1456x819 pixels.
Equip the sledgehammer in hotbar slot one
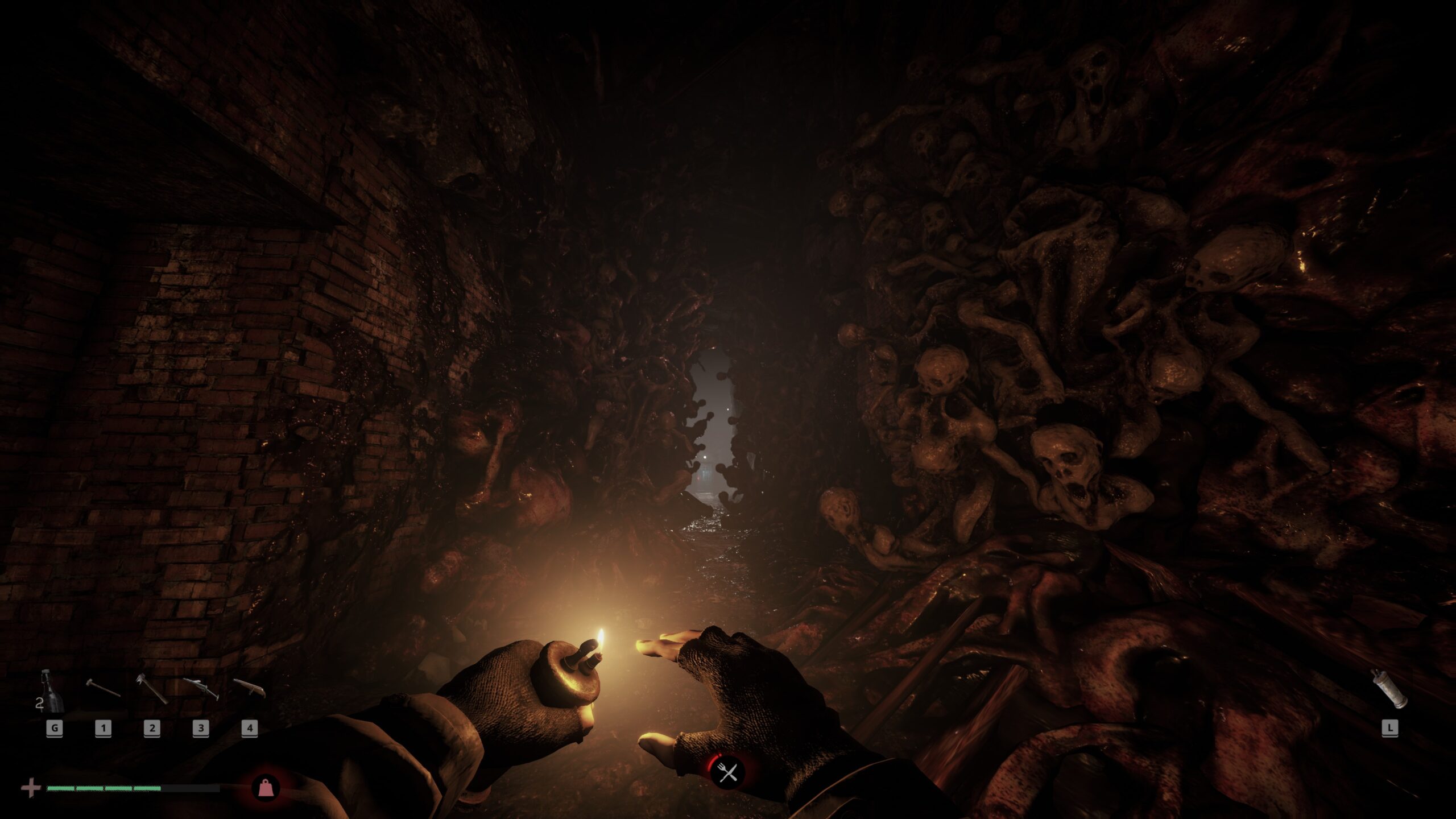tap(103, 689)
